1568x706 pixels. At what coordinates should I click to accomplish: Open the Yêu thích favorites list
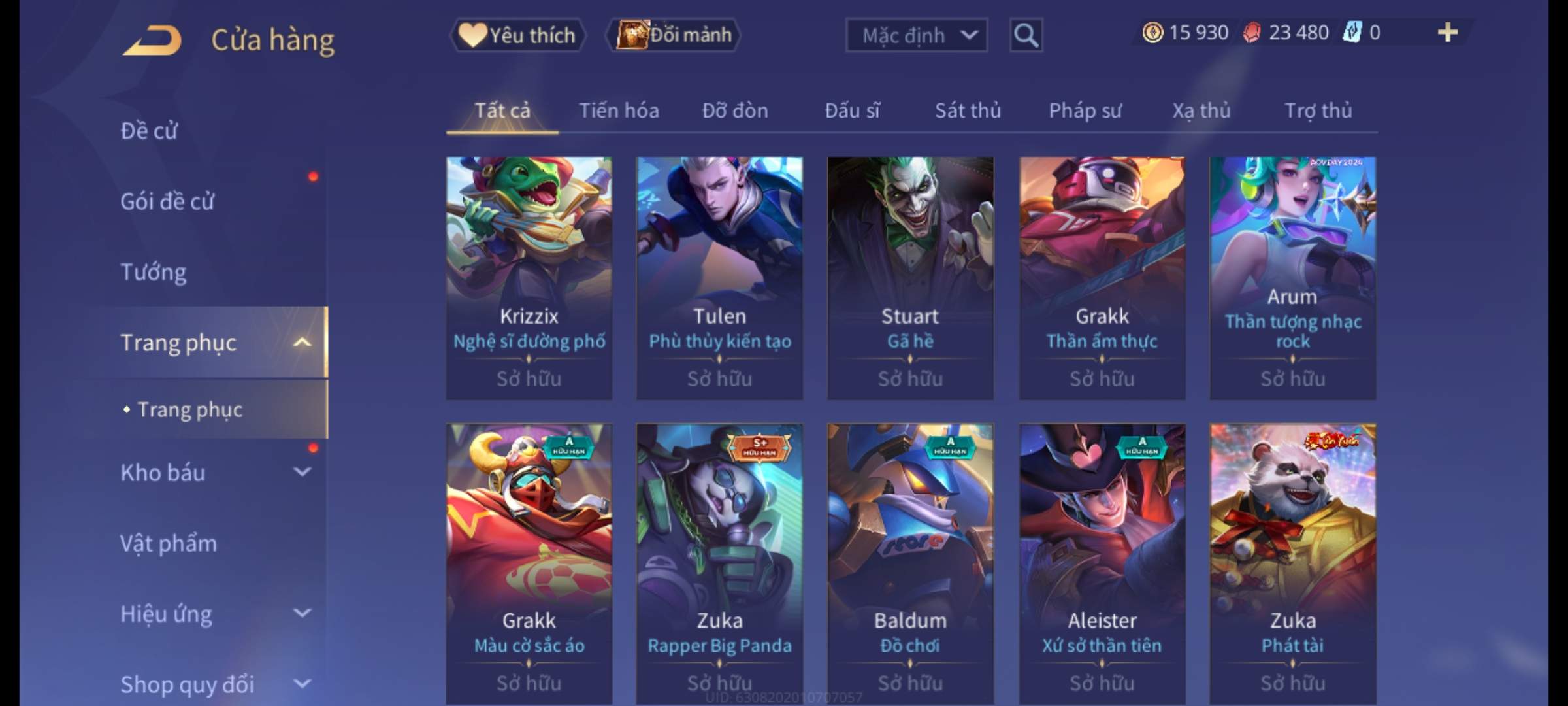tap(517, 35)
